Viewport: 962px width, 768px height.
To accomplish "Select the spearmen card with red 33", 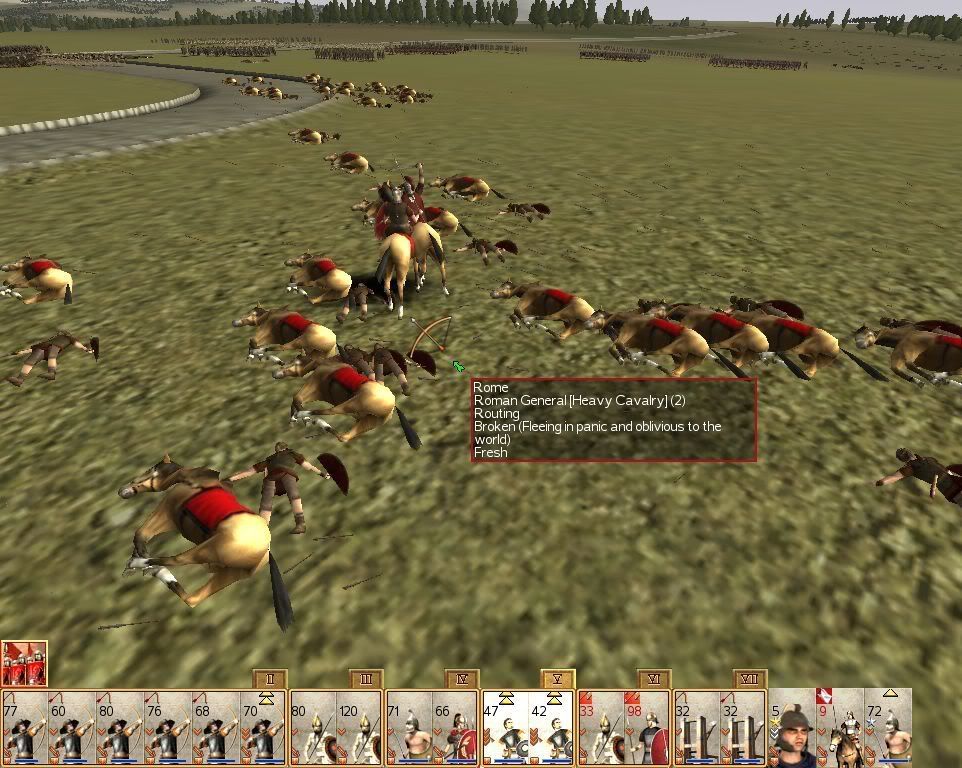I will (600, 726).
